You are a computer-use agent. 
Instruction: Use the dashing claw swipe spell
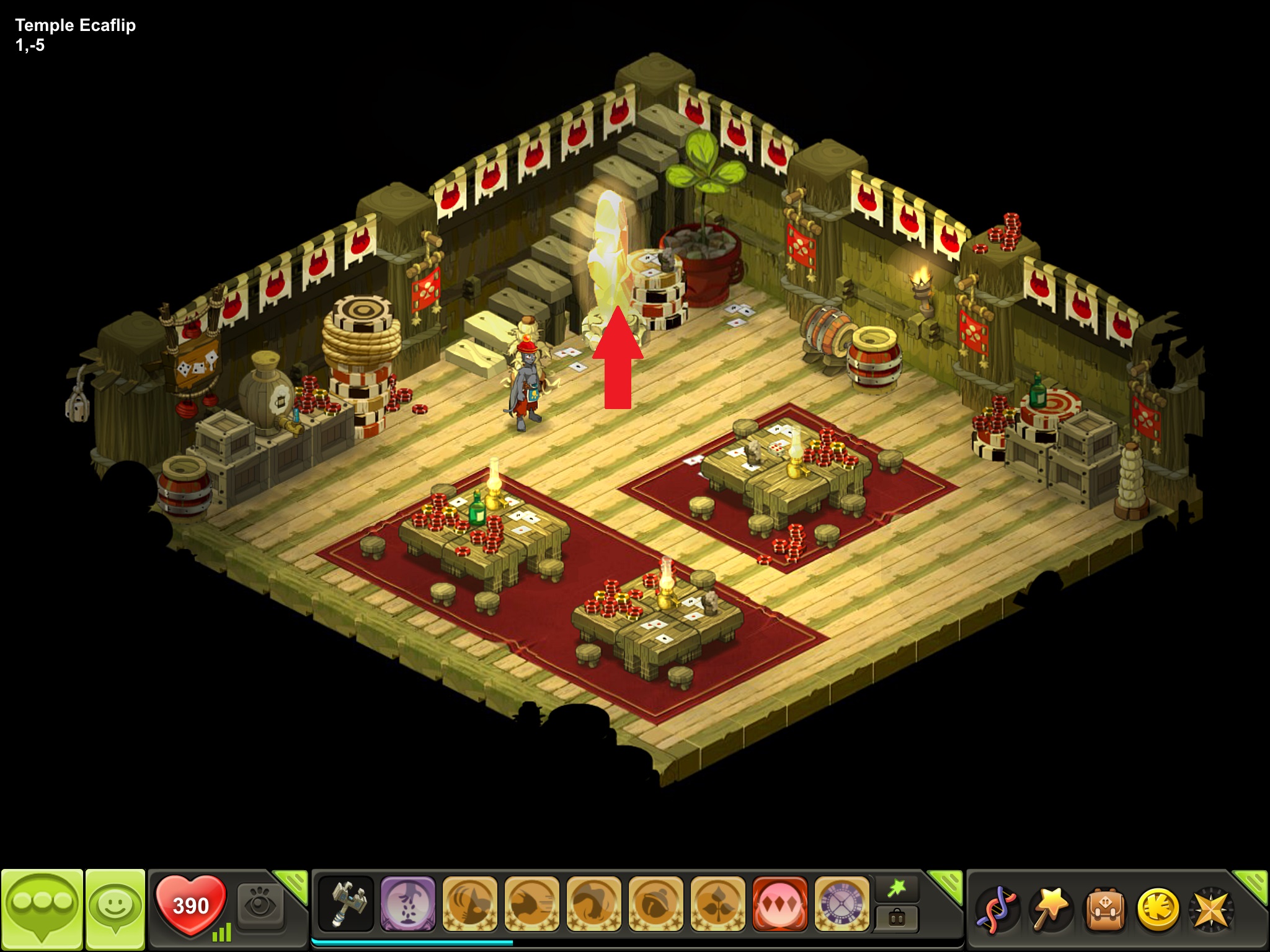pyautogui.click(x=531, y=904)
